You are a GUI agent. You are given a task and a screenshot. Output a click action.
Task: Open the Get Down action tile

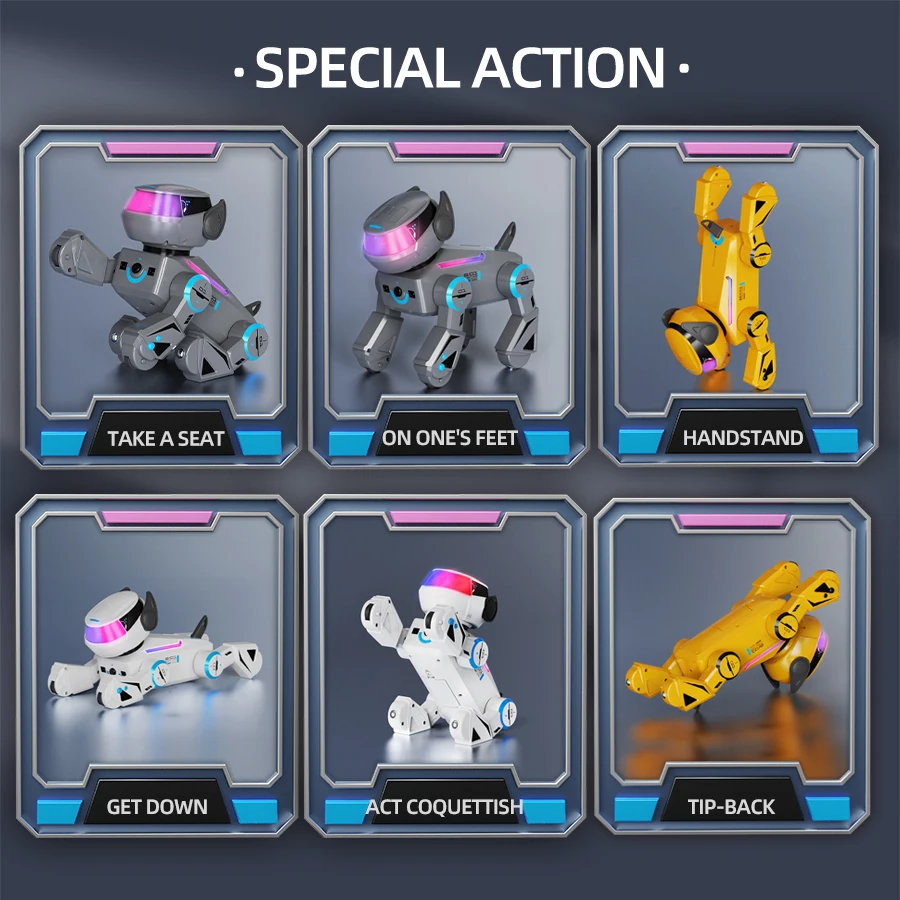click(158, 665)
